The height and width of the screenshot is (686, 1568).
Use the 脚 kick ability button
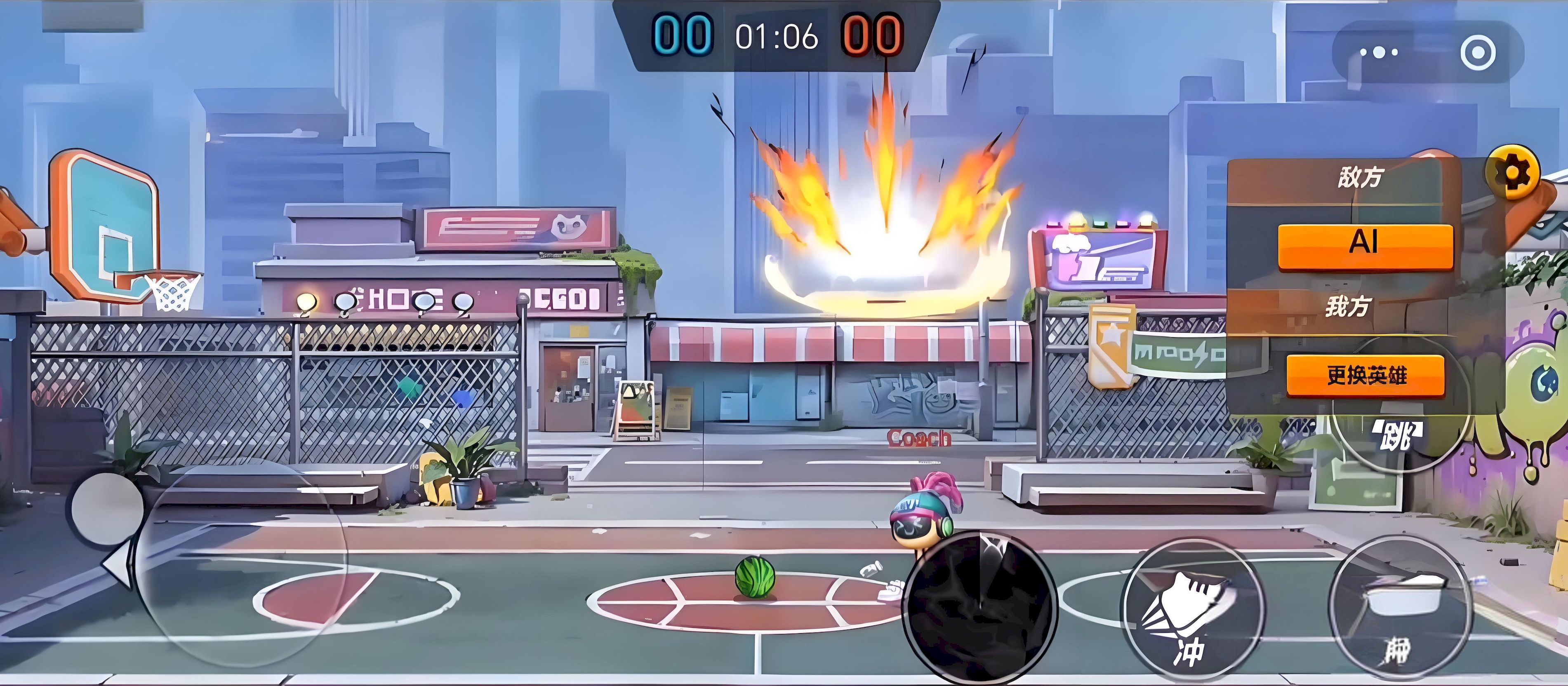pyautogui.click(x=1403, y=612)
